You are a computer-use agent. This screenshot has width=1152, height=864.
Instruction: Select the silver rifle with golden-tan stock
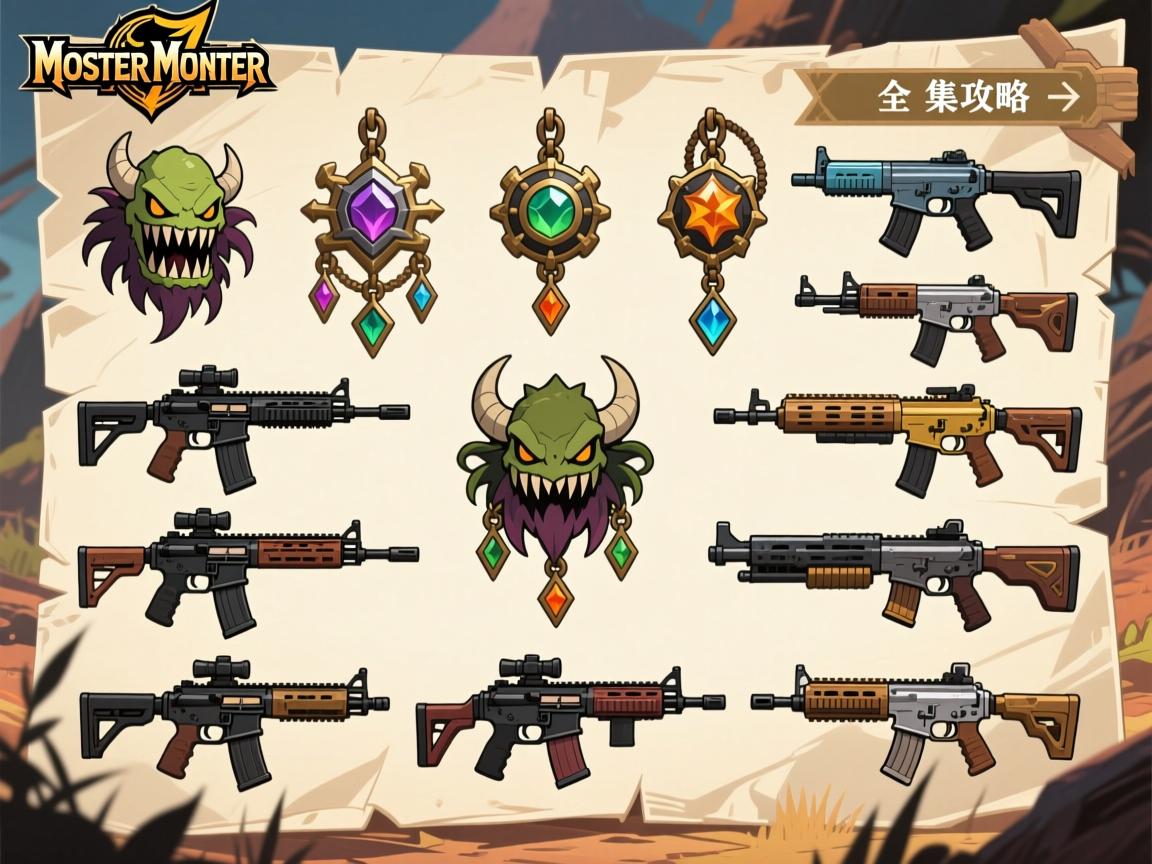[x=915, y=713]
